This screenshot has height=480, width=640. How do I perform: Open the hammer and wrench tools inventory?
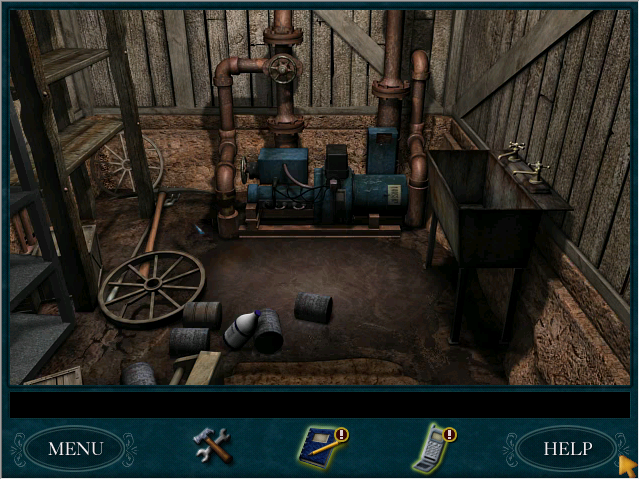212,445
